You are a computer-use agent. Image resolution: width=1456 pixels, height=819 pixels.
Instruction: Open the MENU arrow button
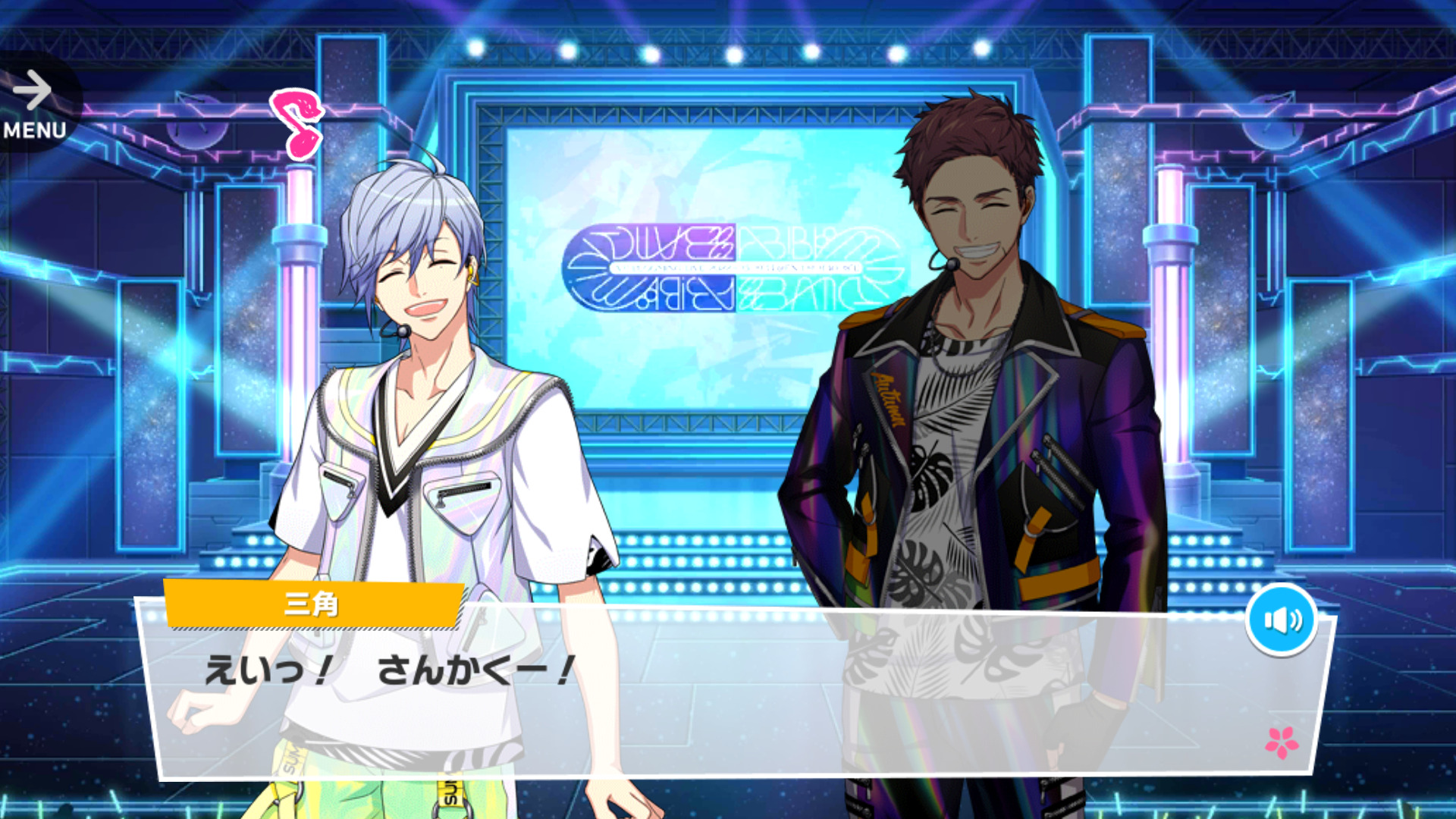click(34, 104)
